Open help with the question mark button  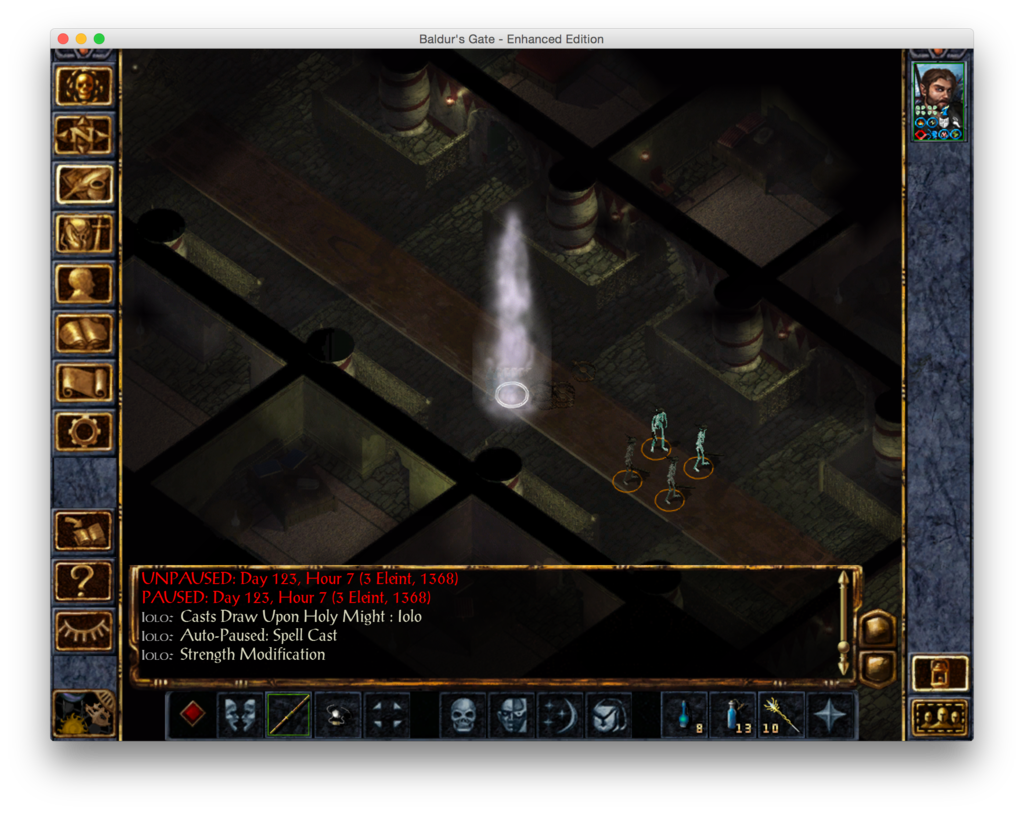pyautogui.click(x=84, y=579)
